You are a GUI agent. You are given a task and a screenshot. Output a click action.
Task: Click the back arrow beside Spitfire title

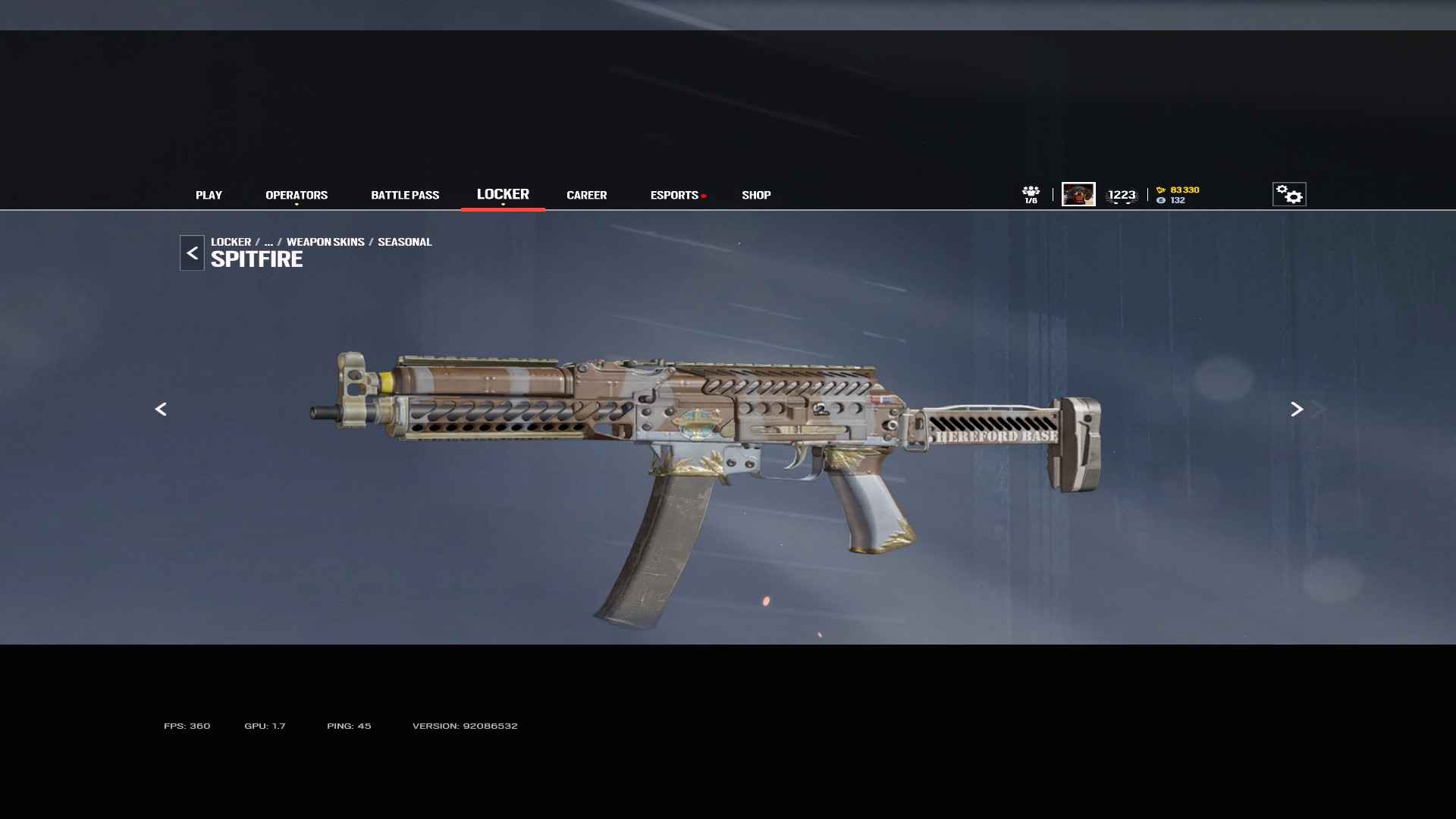pos(192,253)
